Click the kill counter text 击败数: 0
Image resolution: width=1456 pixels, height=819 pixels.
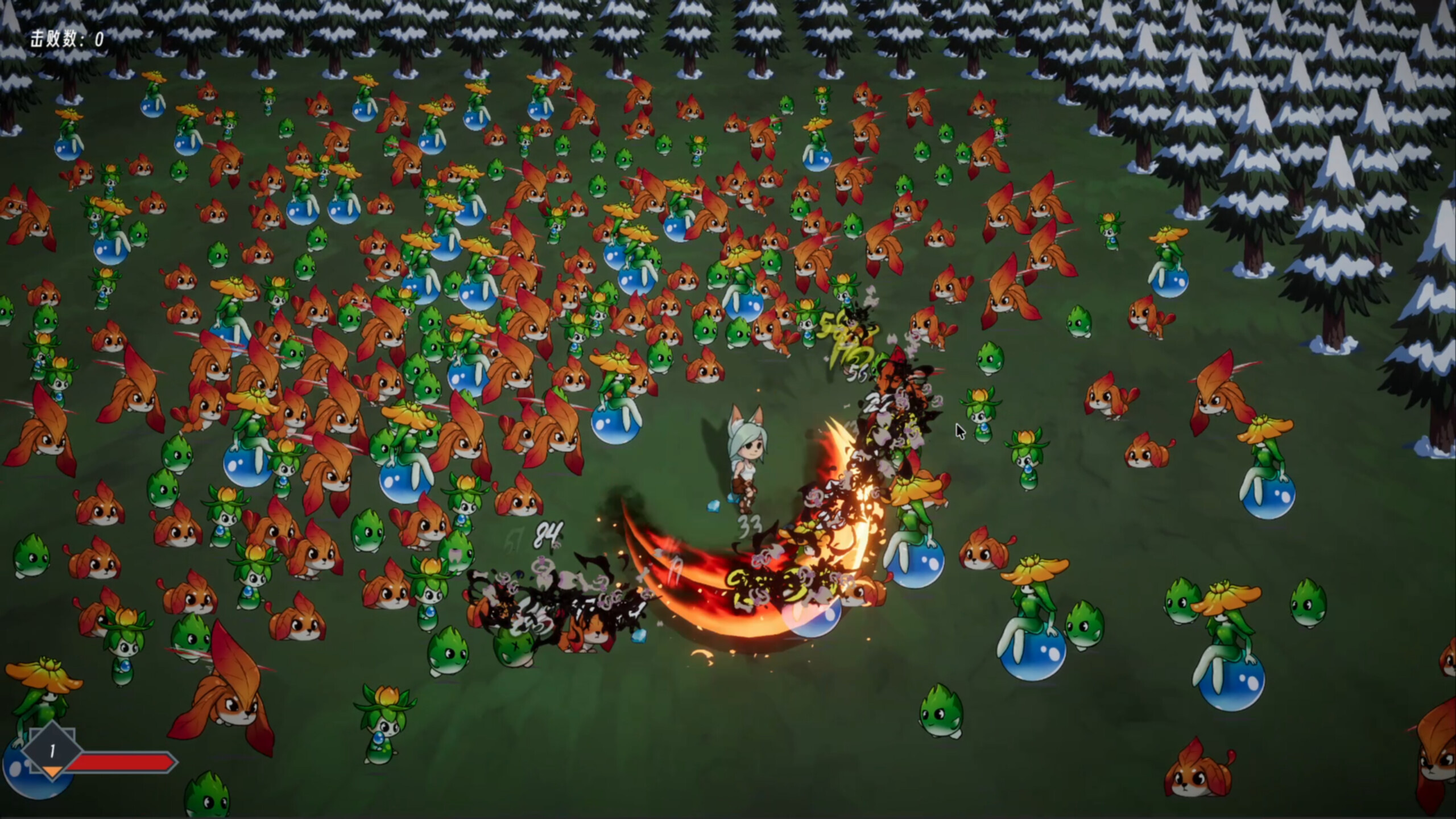click(x=65, y=38)
